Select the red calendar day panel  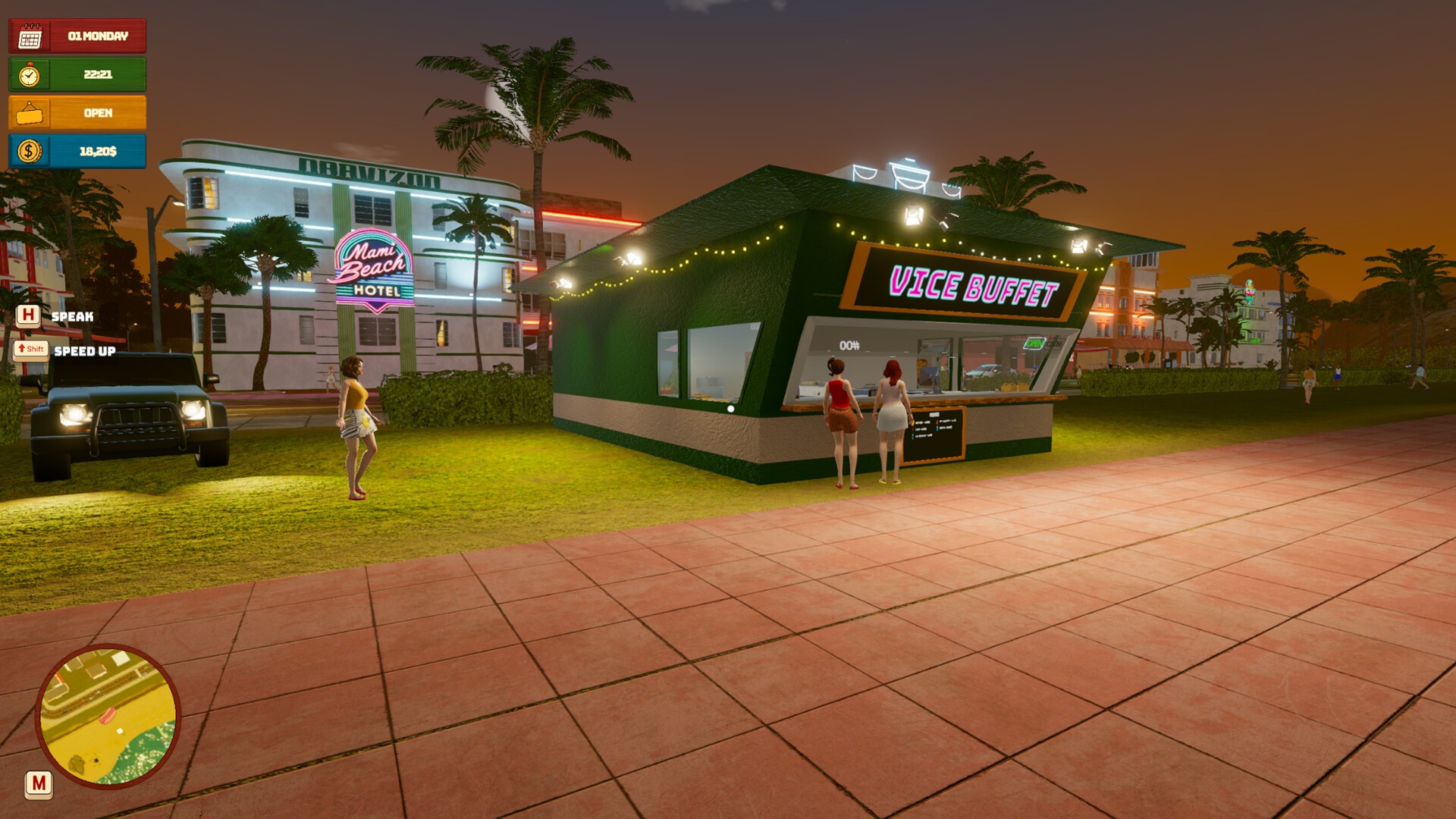tap(77, 36)
